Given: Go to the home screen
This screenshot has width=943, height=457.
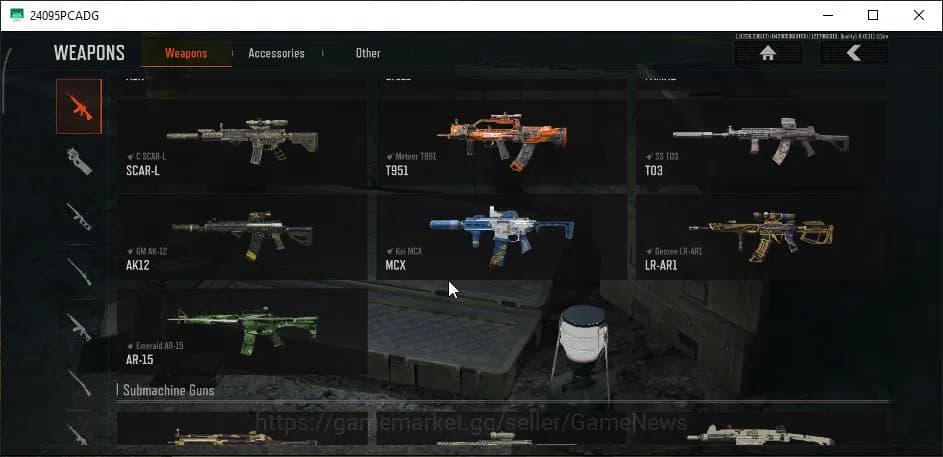Looking at the screenshot, I should (x=767, y=54).
